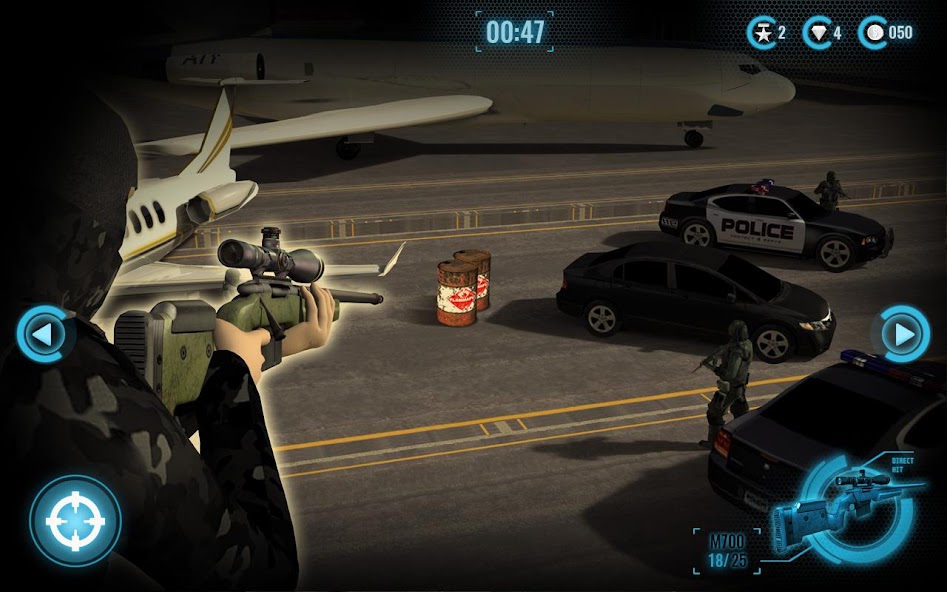
Task: Activate the crosshair scope button
Action: pyautogui.click(x=75, y=520)
